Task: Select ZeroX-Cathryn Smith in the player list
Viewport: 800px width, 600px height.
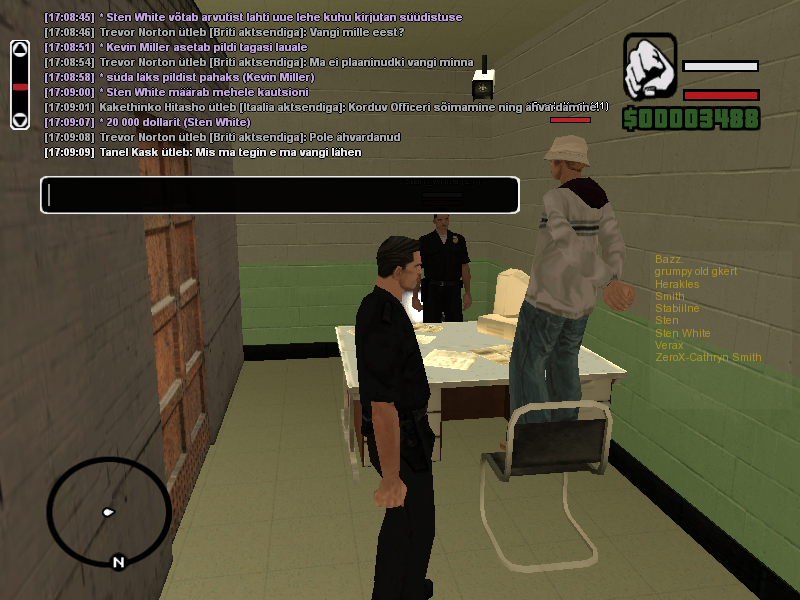Action: tap(708, 357)
